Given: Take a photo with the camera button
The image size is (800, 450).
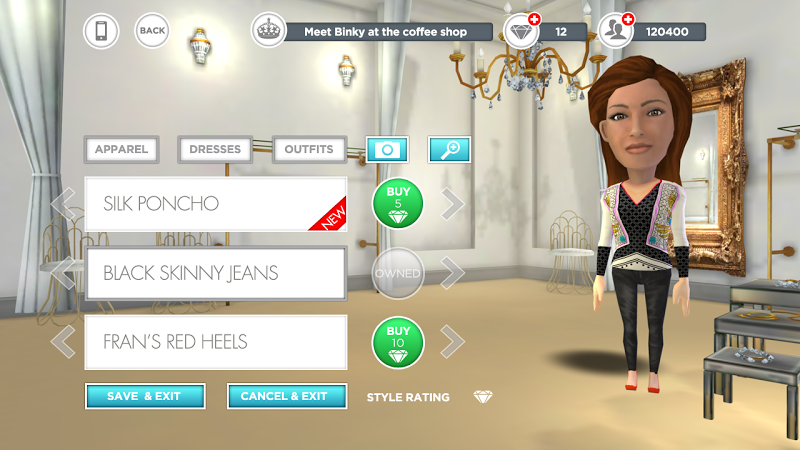Looking at the screenshot, I should pyautogui.click(x=386, y=150).
